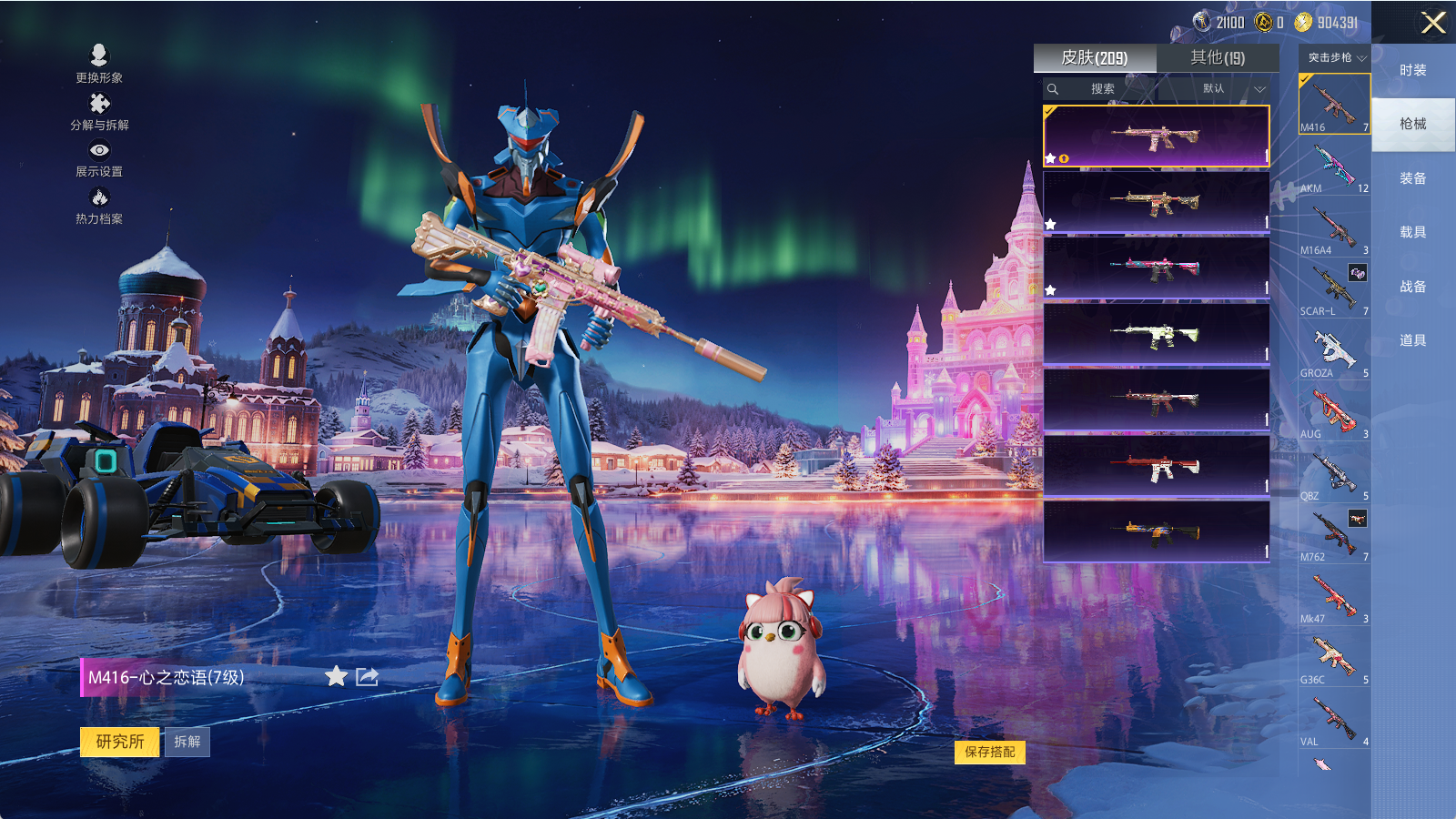Image resolution: width=1456 pixels, height=819 pixels.
Task: Open the 装备 category
Action: [x=1412, y=178]
